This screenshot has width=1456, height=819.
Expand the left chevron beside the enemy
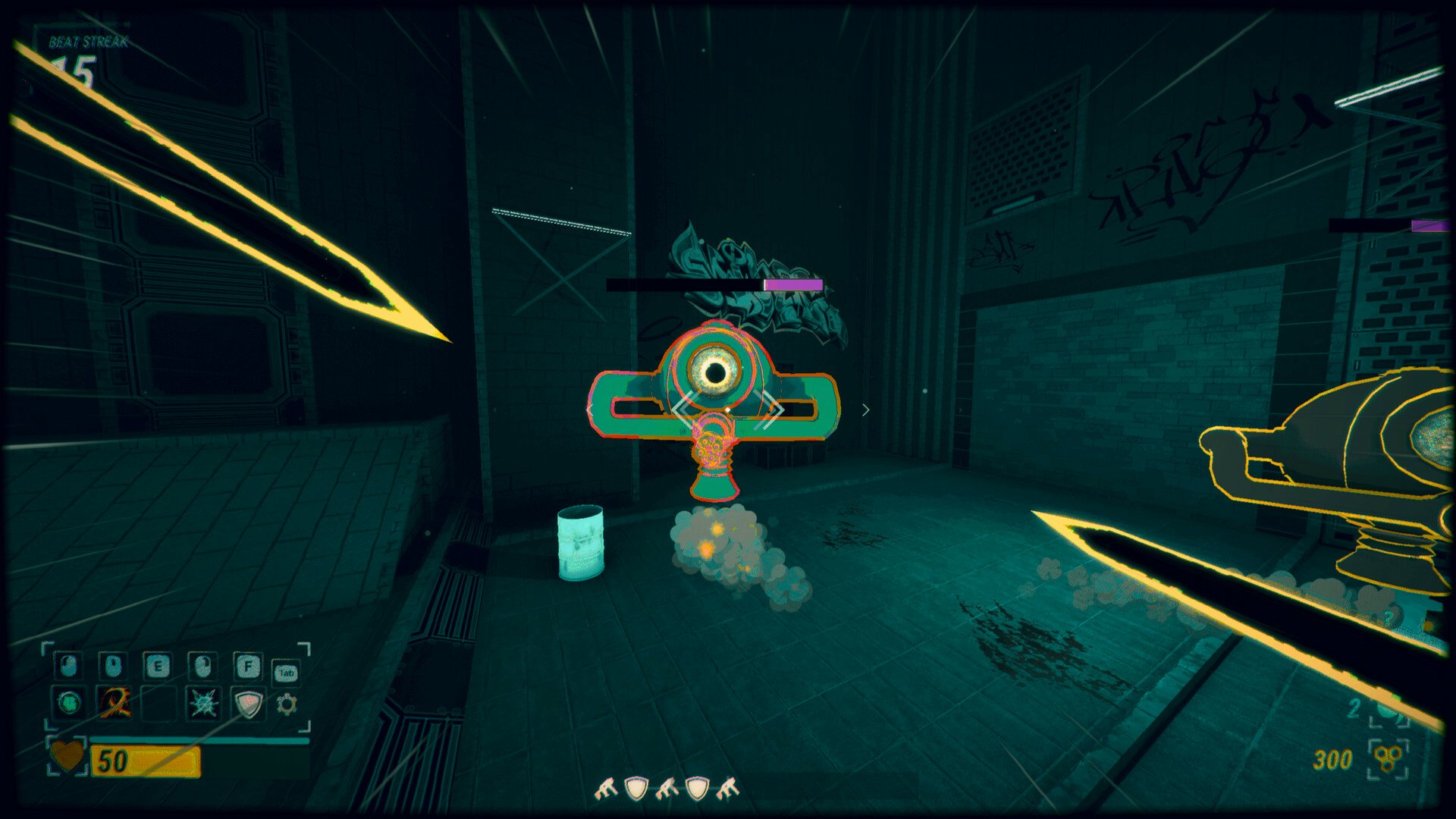point(591,409)
